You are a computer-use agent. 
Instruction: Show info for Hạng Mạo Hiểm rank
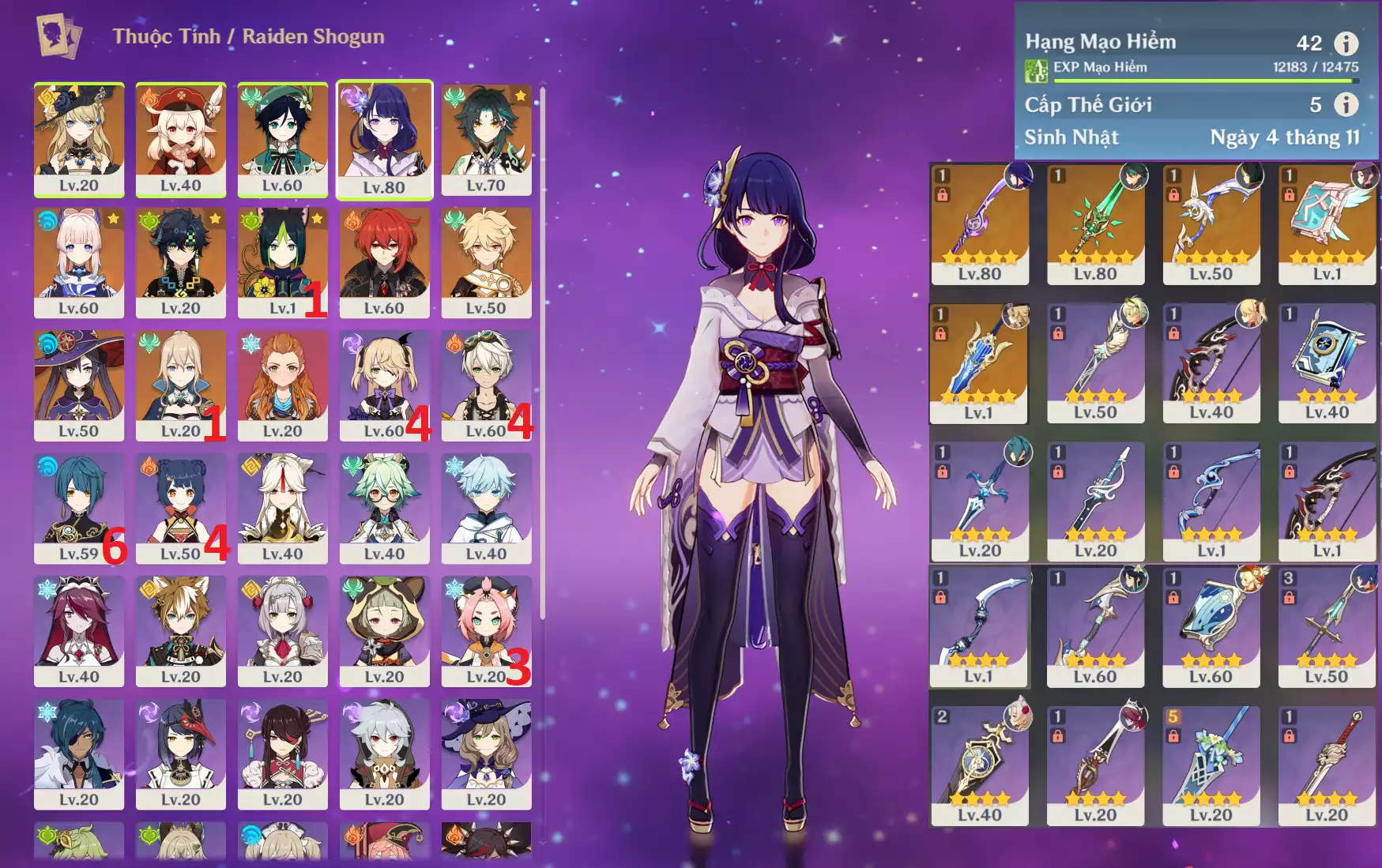(x=1346, y=43)
